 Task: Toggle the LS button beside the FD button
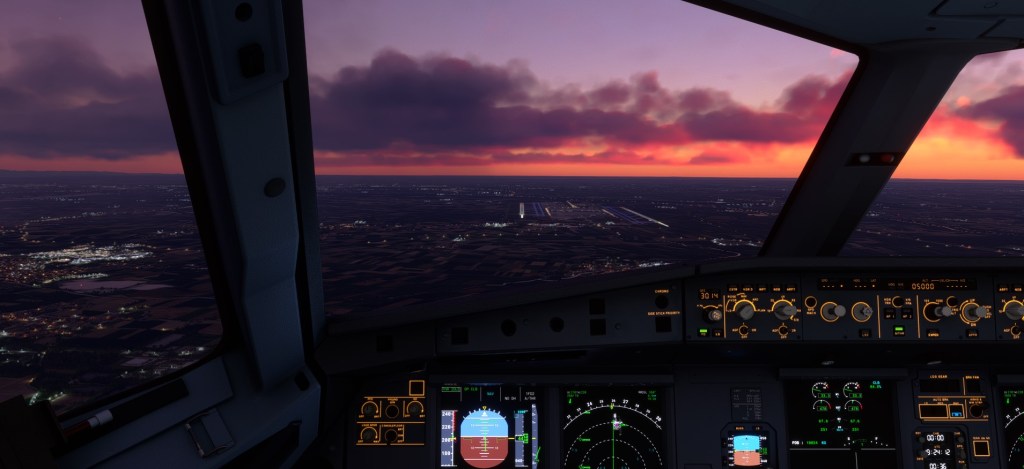(x=717, y=331)
